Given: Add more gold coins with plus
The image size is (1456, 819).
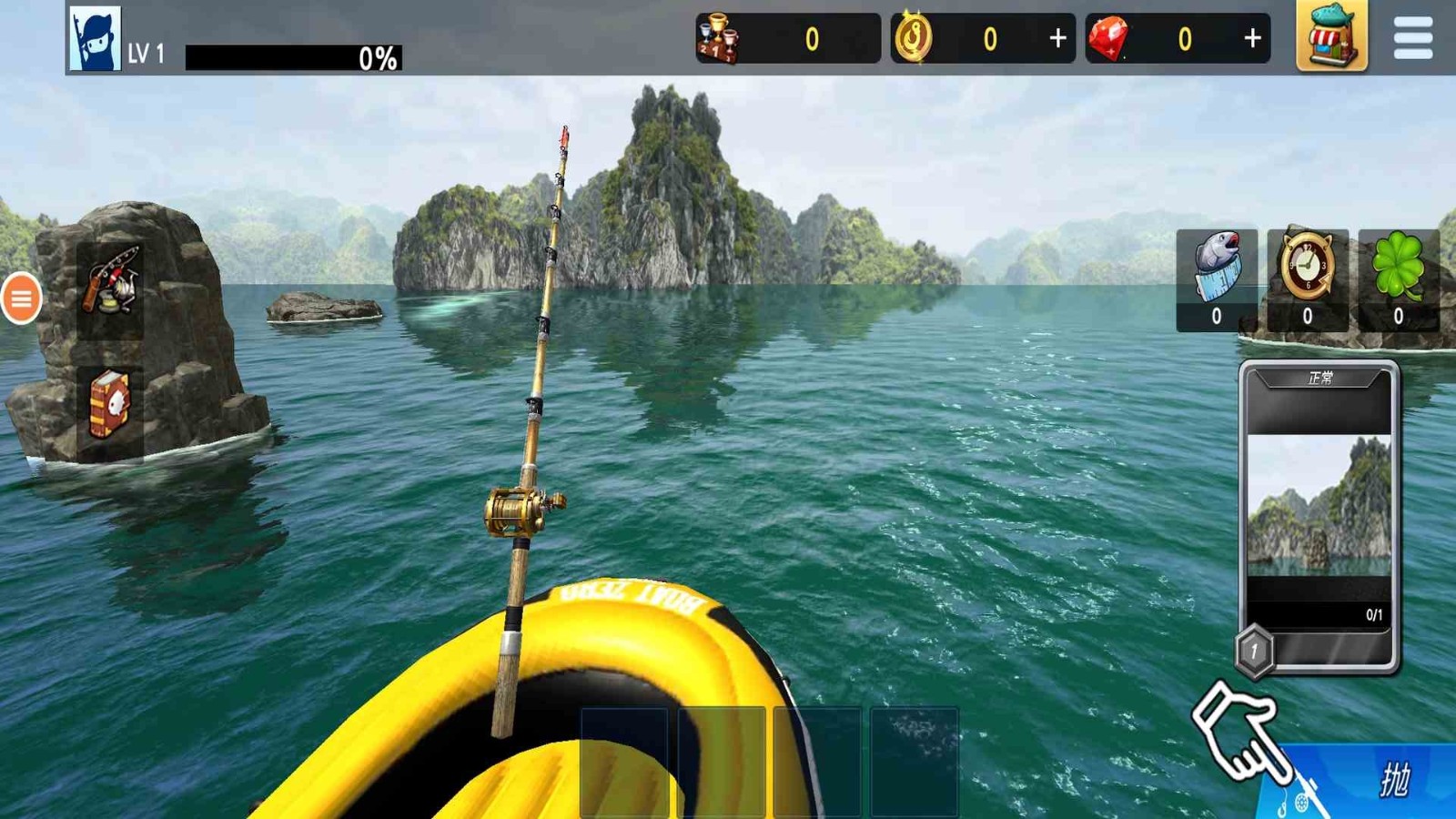Looking at the screenshot, I should coord(1057,38).
